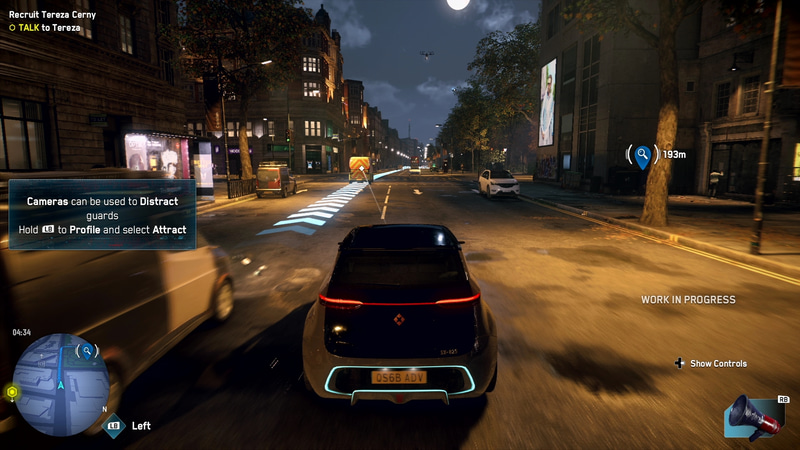Select the magnifier objective marker on the minimap
Viewport: 800px width, 450px height.
coord(88,351)
